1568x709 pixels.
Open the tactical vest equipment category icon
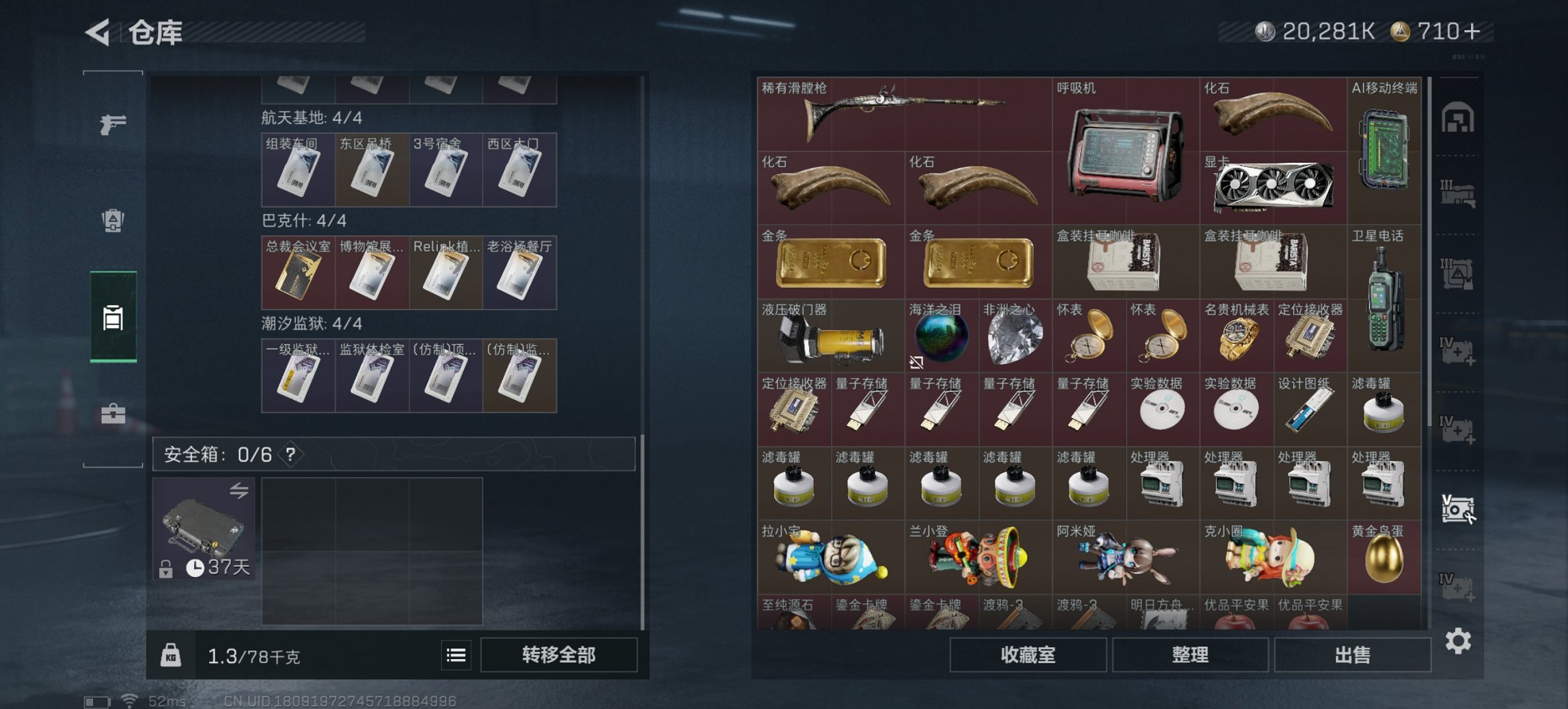(x=115, y=221)
